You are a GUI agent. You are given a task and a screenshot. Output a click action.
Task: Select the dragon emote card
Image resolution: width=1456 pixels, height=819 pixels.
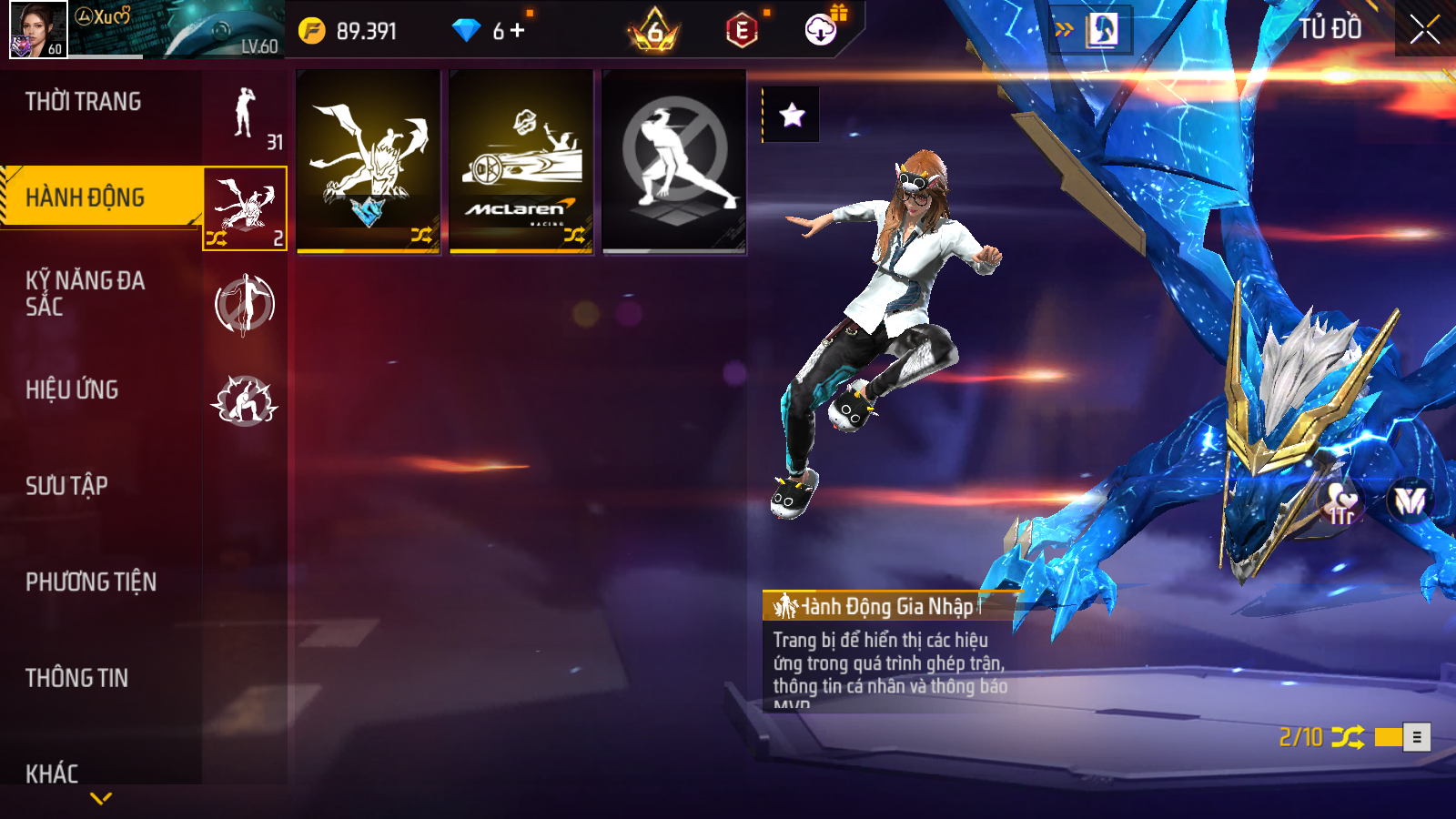point(369,162)
